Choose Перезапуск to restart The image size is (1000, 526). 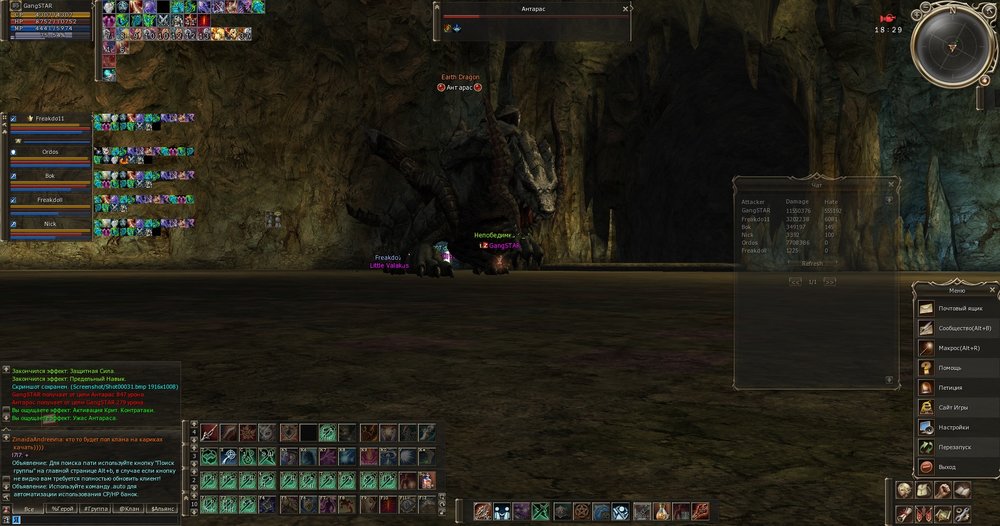(955, 447)
